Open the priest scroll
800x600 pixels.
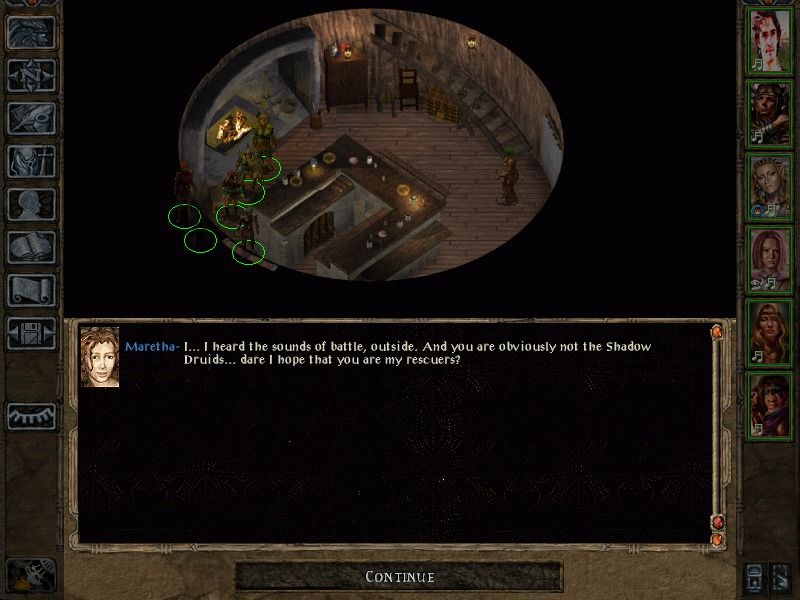[31, 290]
